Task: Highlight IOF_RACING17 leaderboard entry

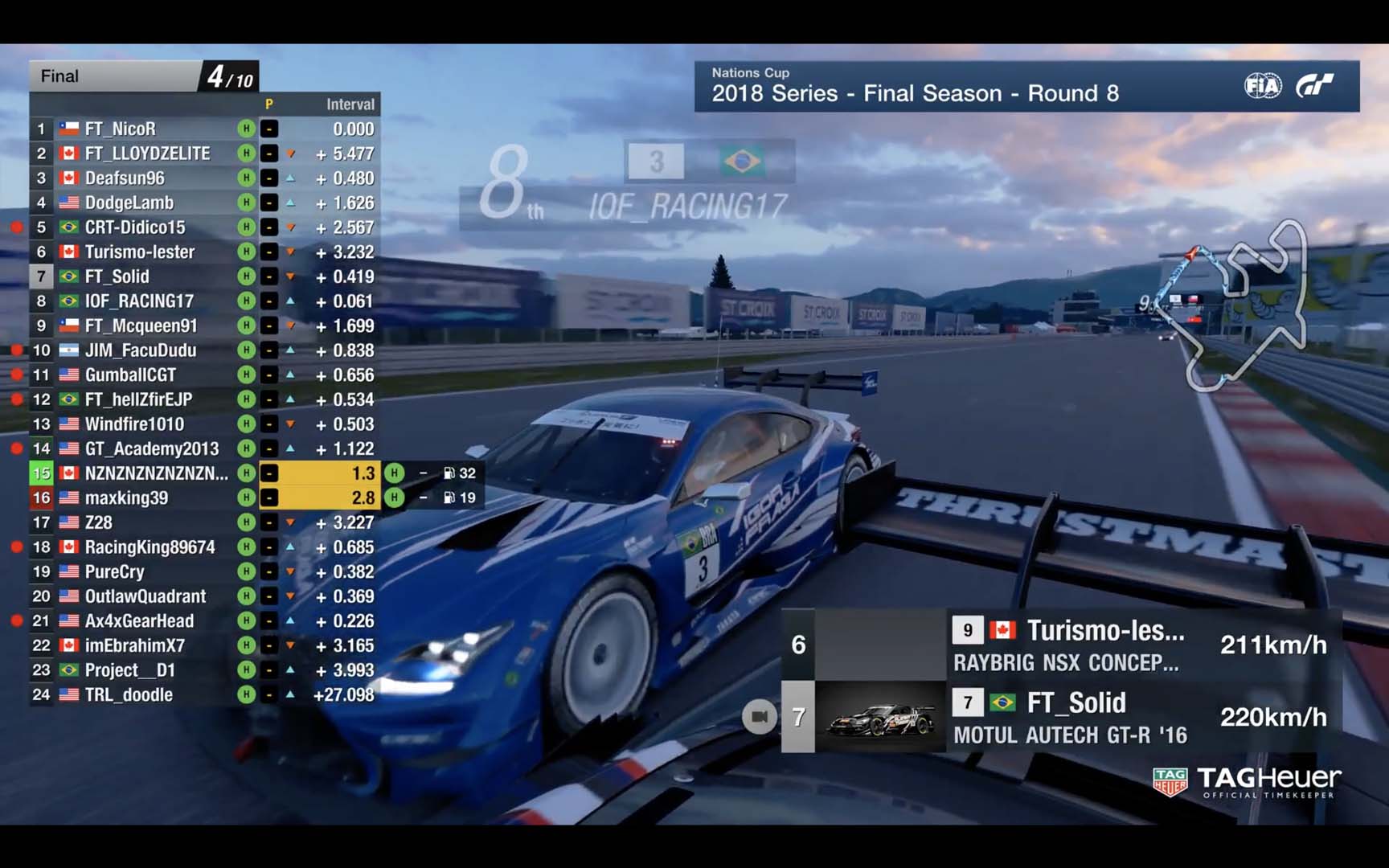Action: [139, 301]
